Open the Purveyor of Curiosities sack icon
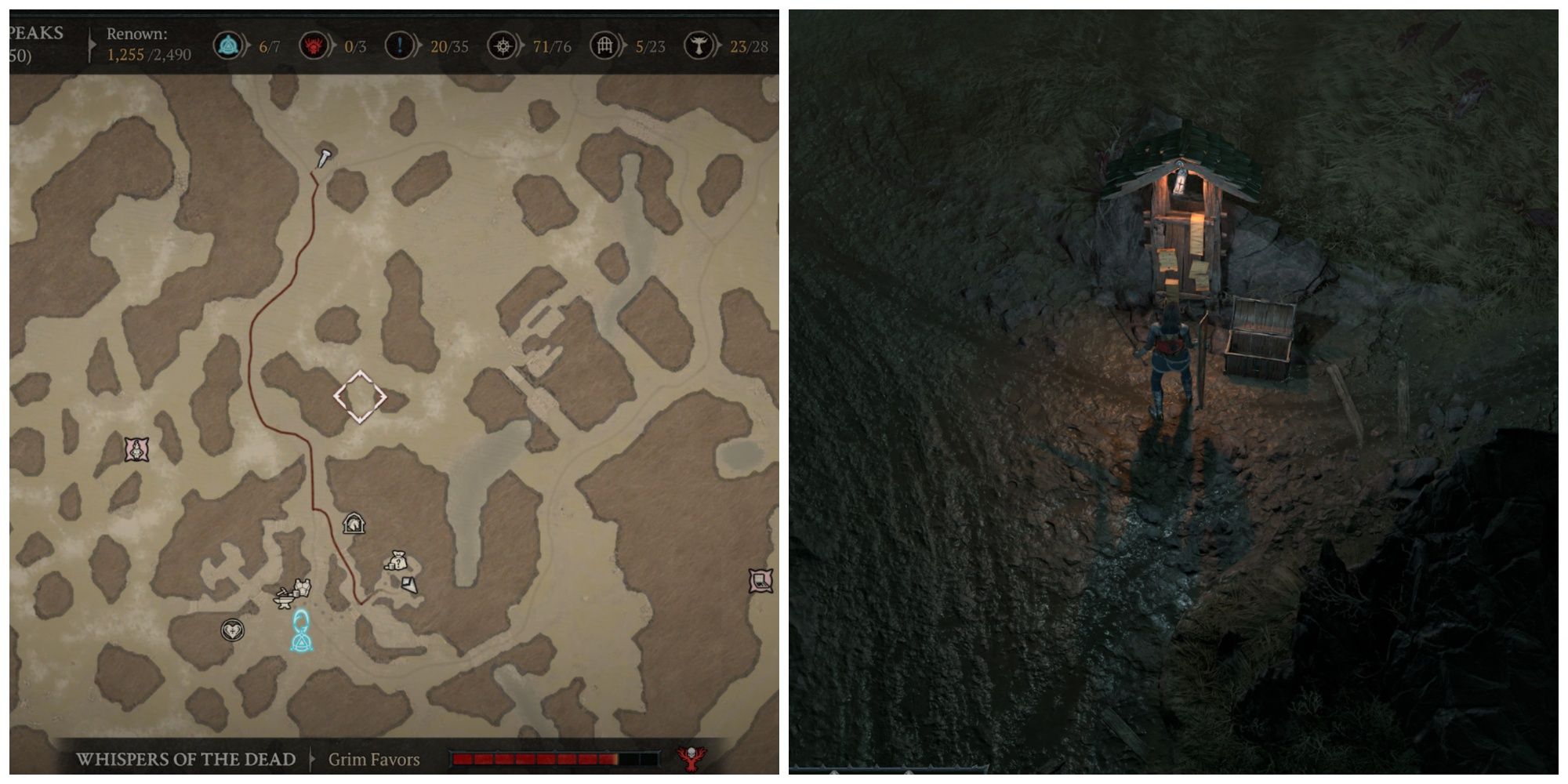 click(x=397, y=560)
